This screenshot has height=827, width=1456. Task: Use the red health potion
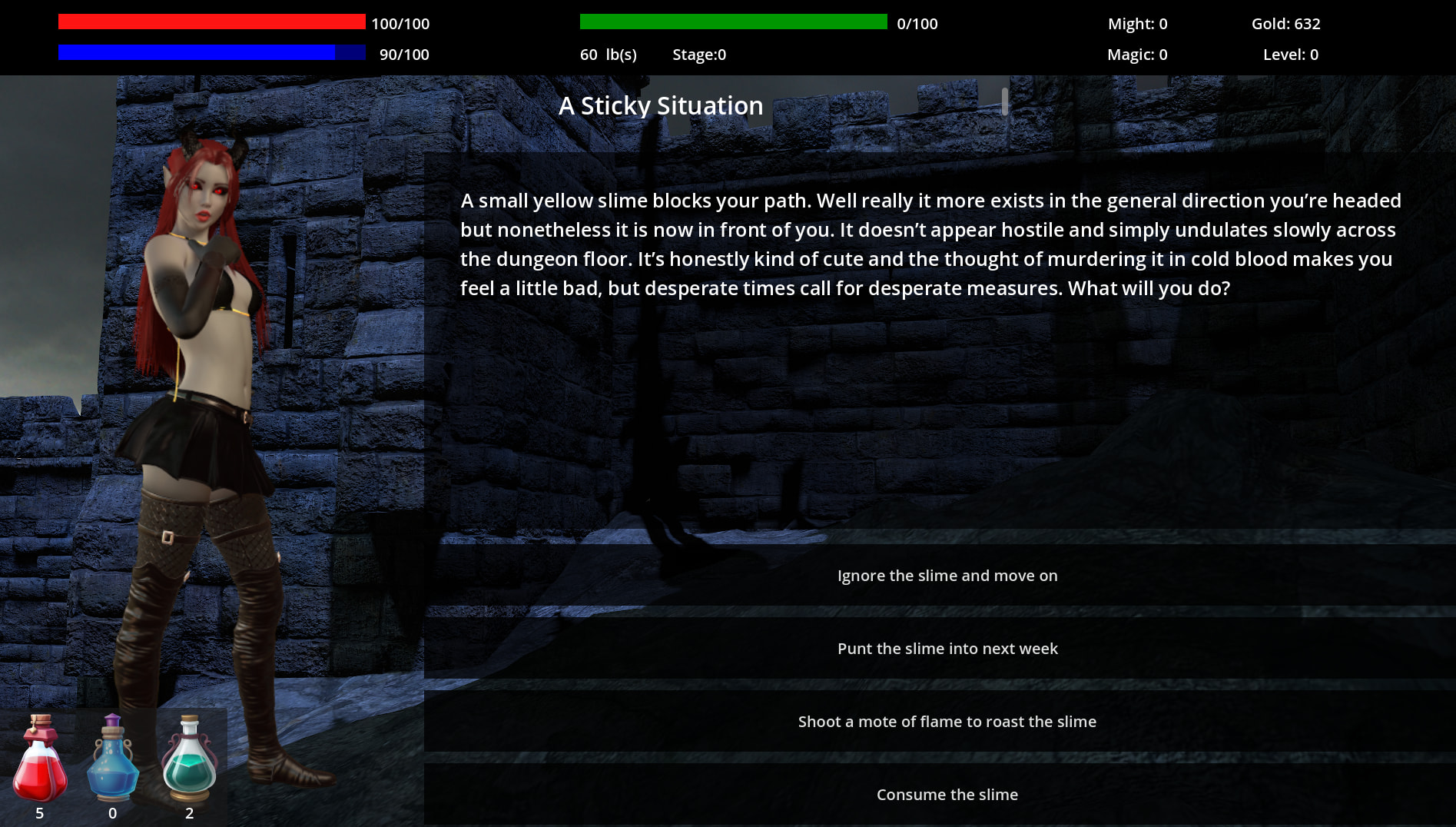pyautogui.click(x=40, y=760)
